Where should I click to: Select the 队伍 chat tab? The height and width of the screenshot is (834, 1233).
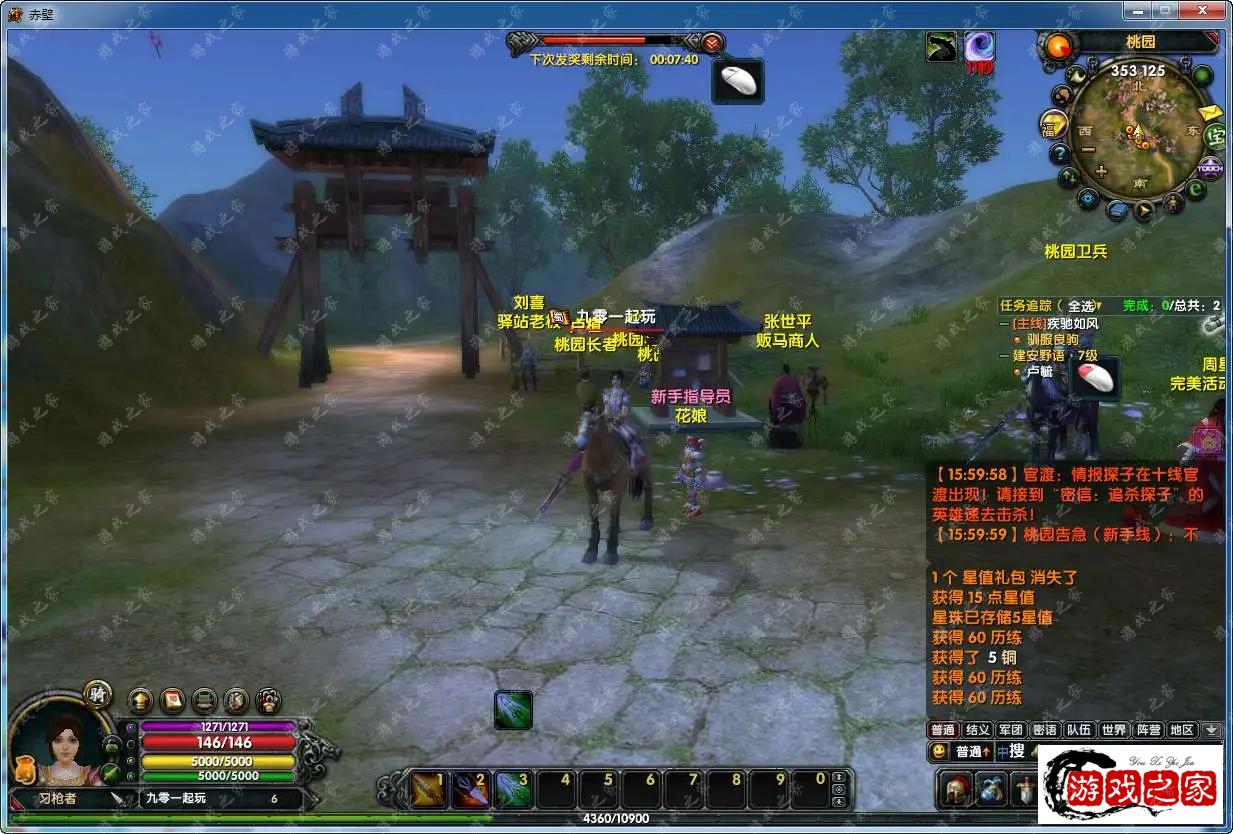[x=1078, y=730]
